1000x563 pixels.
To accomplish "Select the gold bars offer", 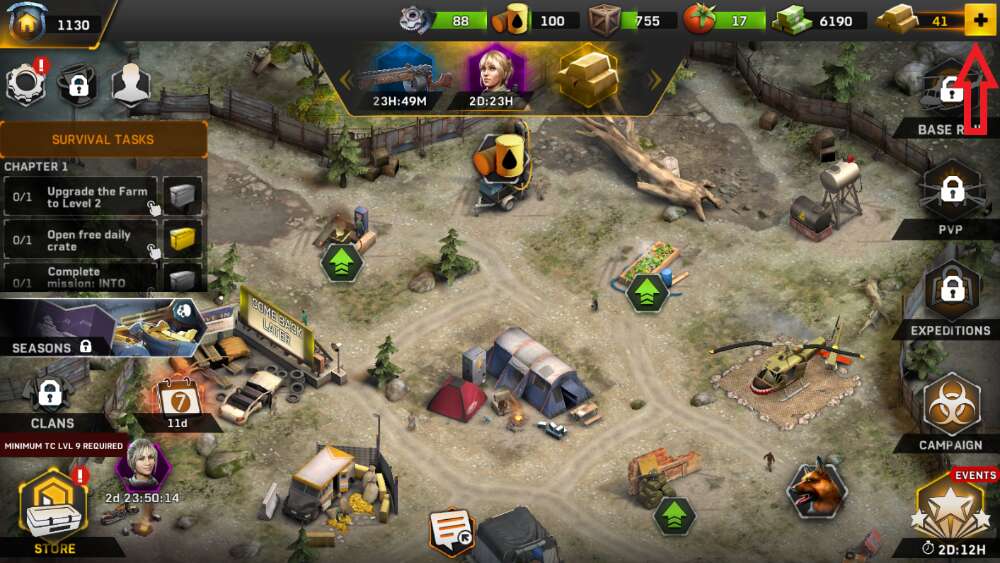I will click(588, 75).
